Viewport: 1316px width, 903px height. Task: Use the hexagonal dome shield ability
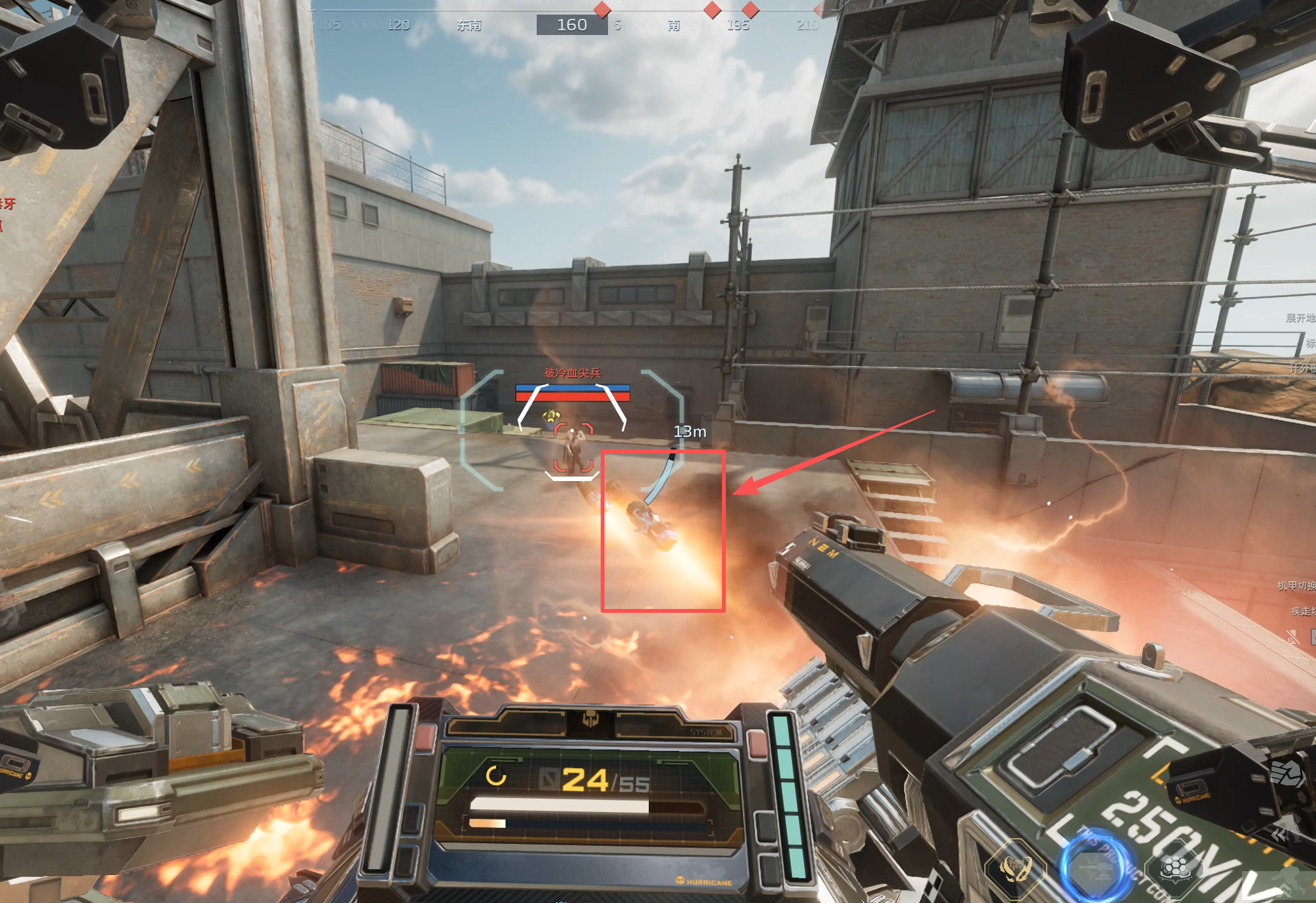1175,867
